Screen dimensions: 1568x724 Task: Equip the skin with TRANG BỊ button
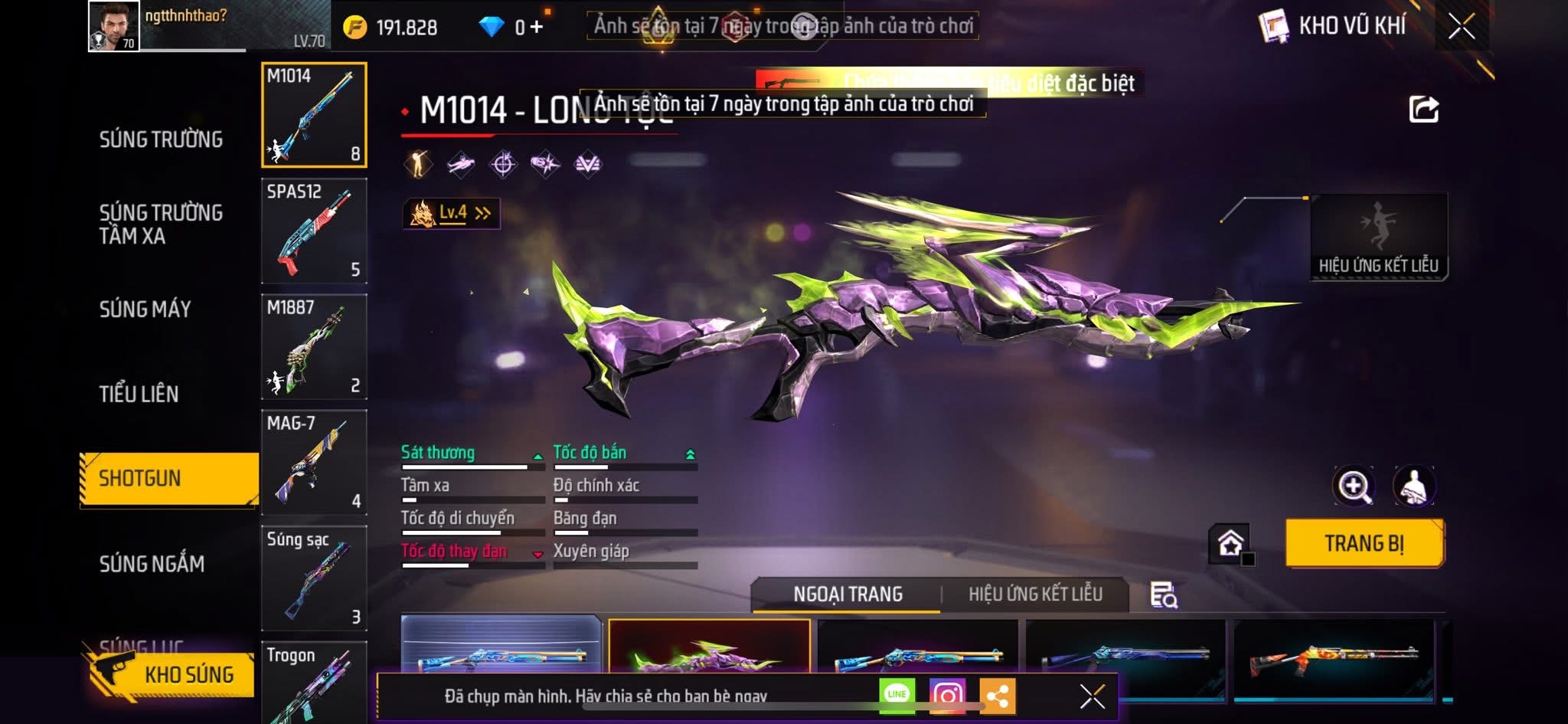[1364, 543]
